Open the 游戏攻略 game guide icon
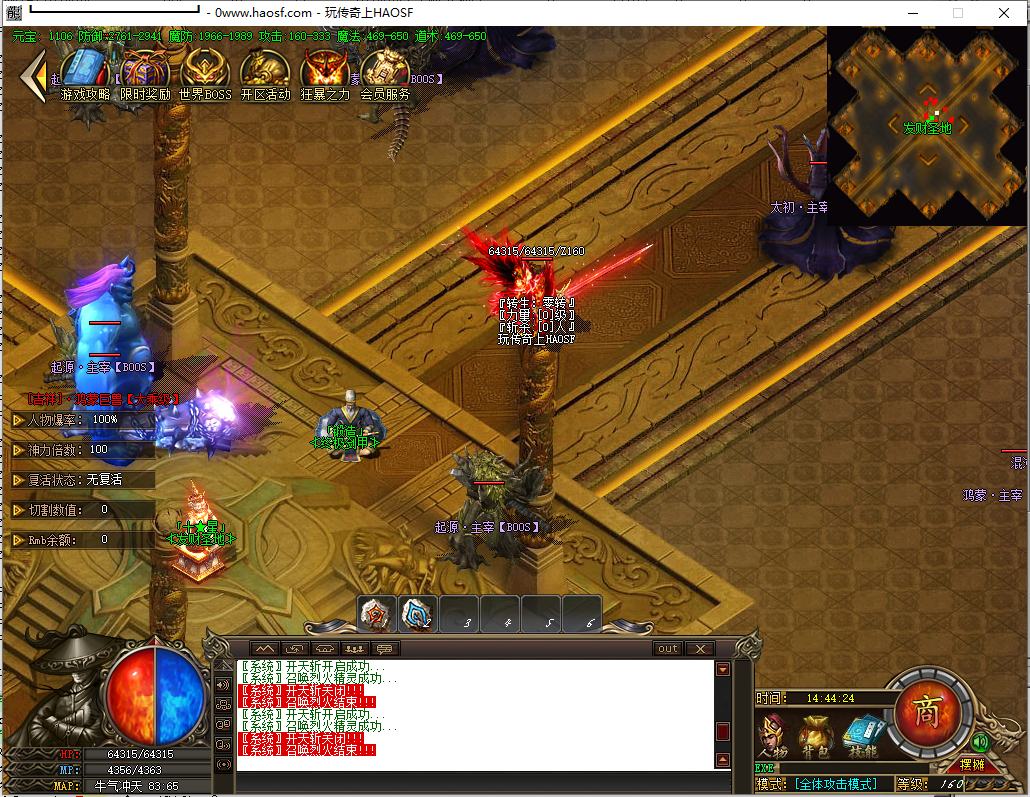 pos(85,71)
